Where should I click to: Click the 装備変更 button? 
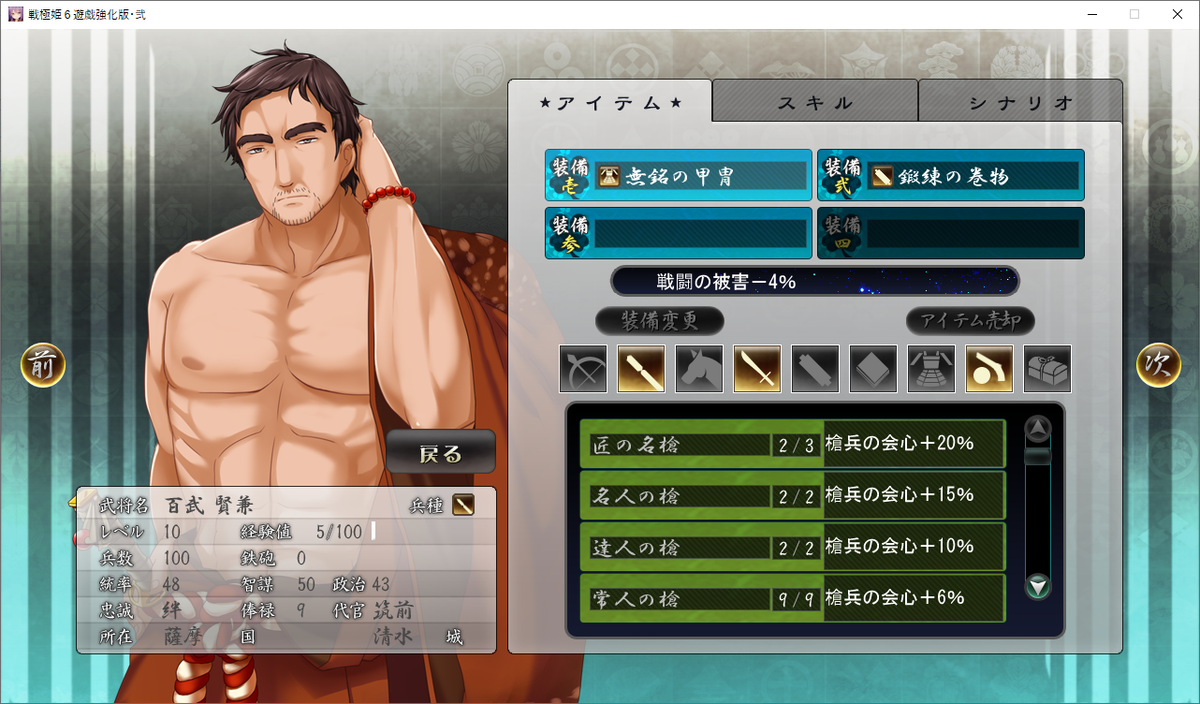pos(659,321)
